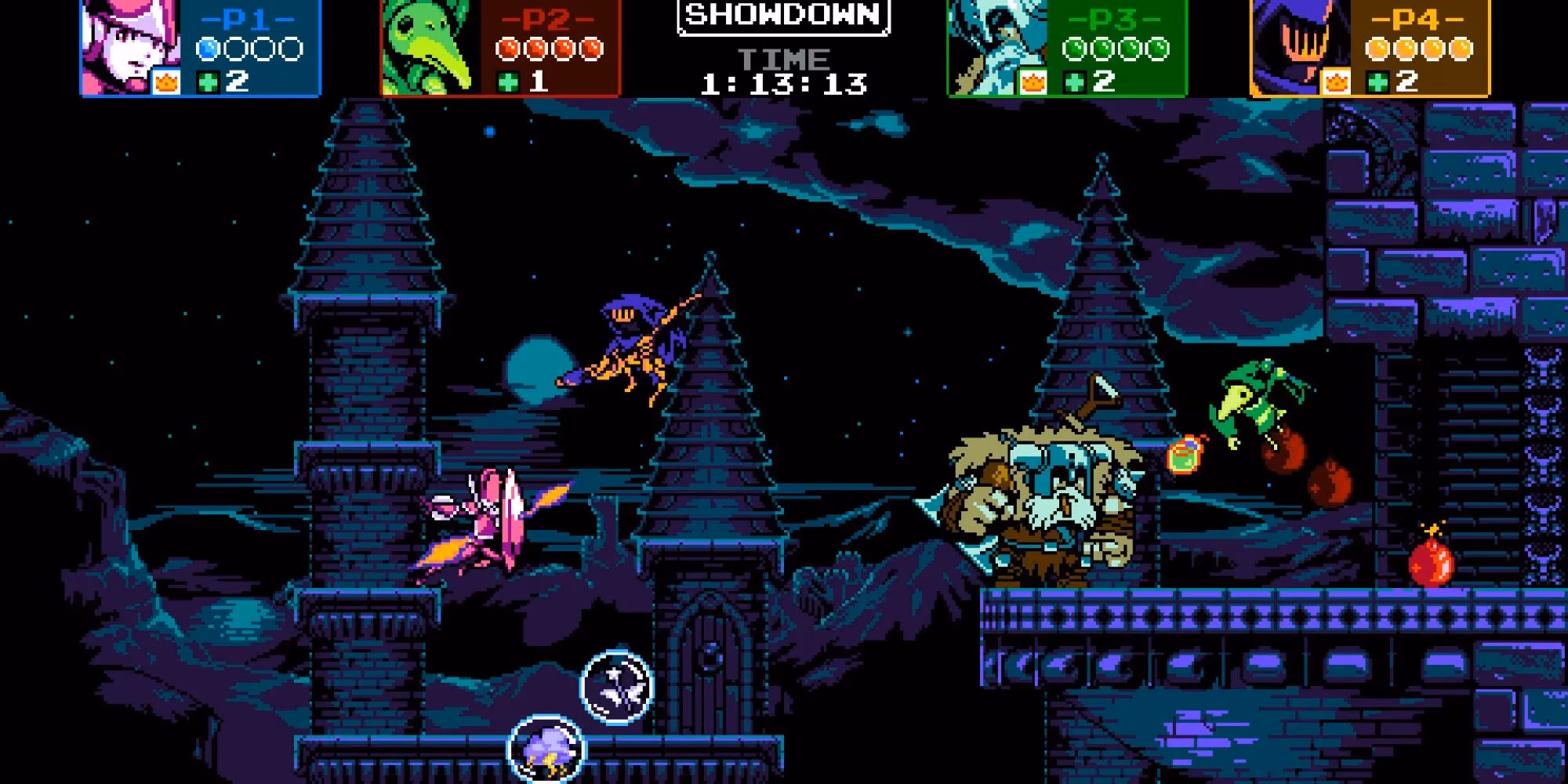Click the plus icon next to P3's life total
Viewport: 1568px width, 784px height.
pos(1074,82)
